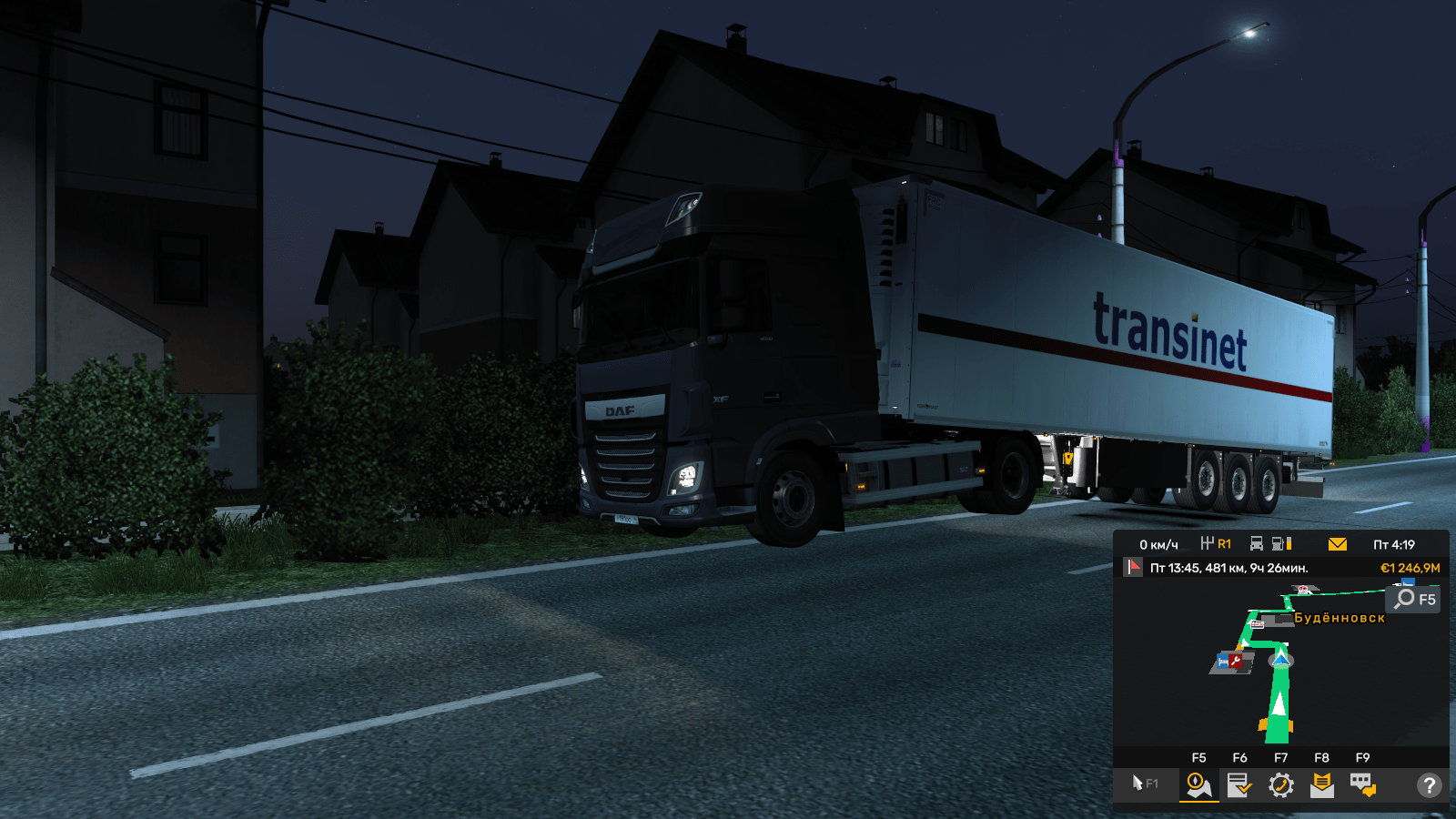Open the chat bubbles tab

[x=1362, y=784]
